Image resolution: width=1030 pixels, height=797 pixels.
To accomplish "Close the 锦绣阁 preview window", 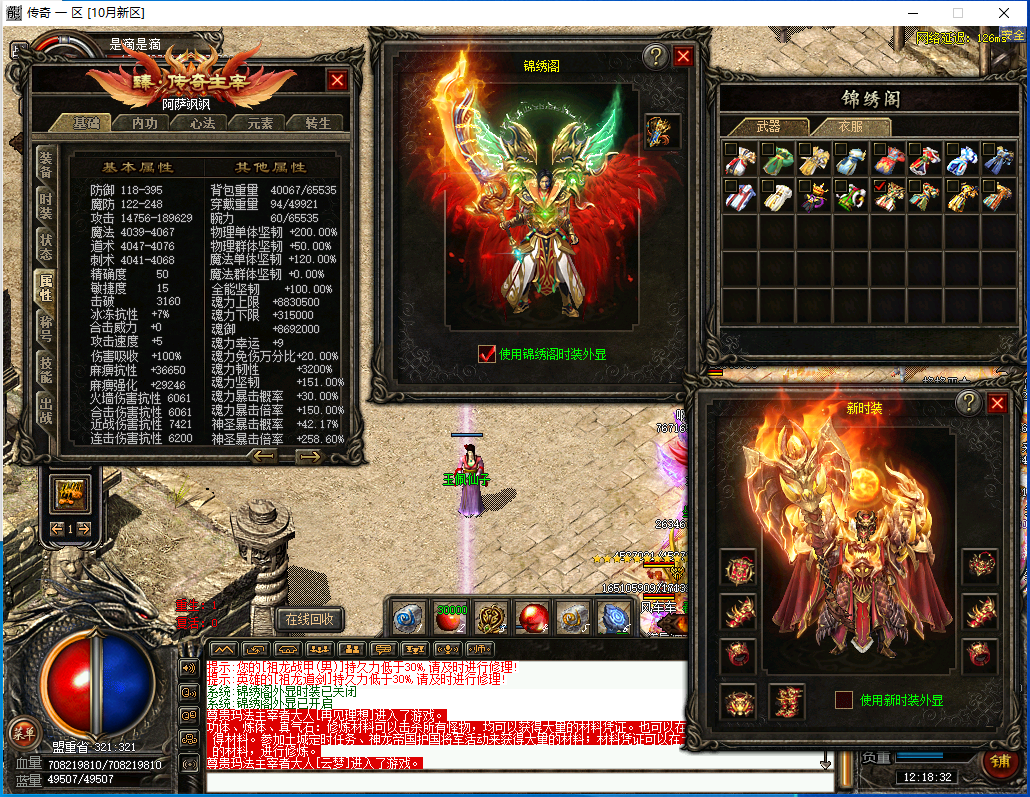I will click(x=683, y=56).
